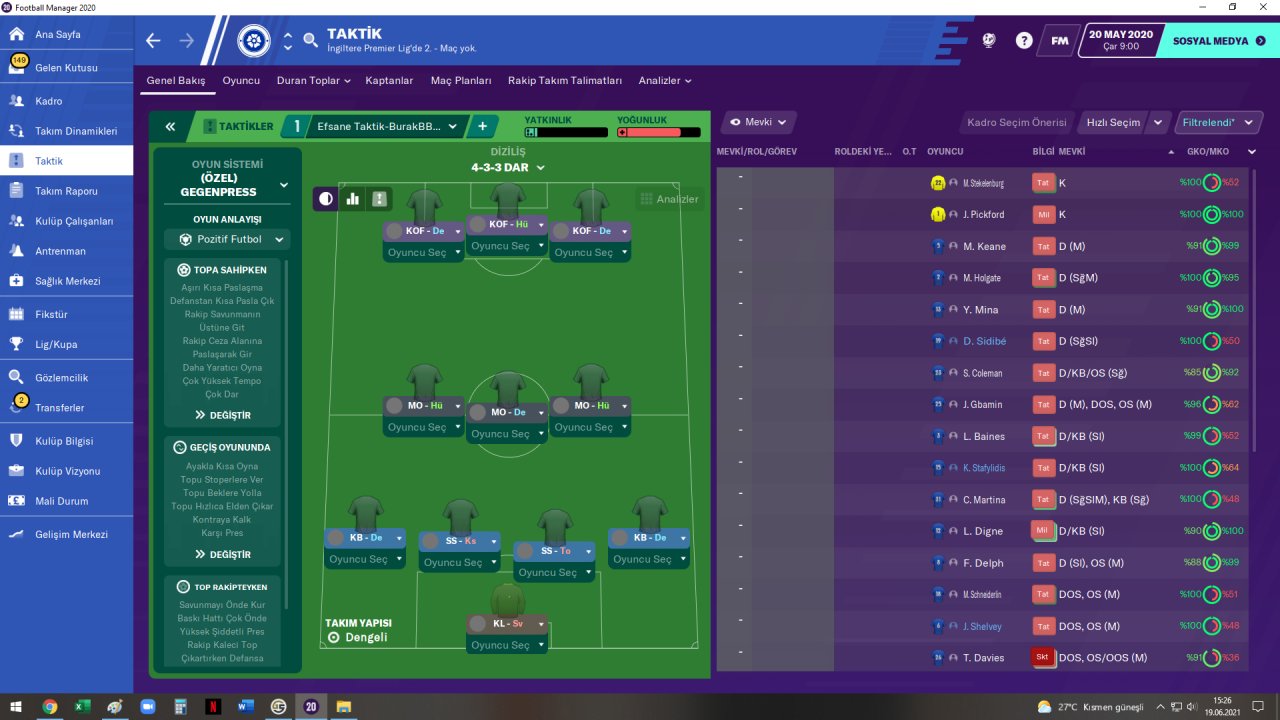The width and height of the screenshot is (1280, 720).
Task: Choose a player for the KL-Sv goalkeeper slot
Action: coord(508,645)
